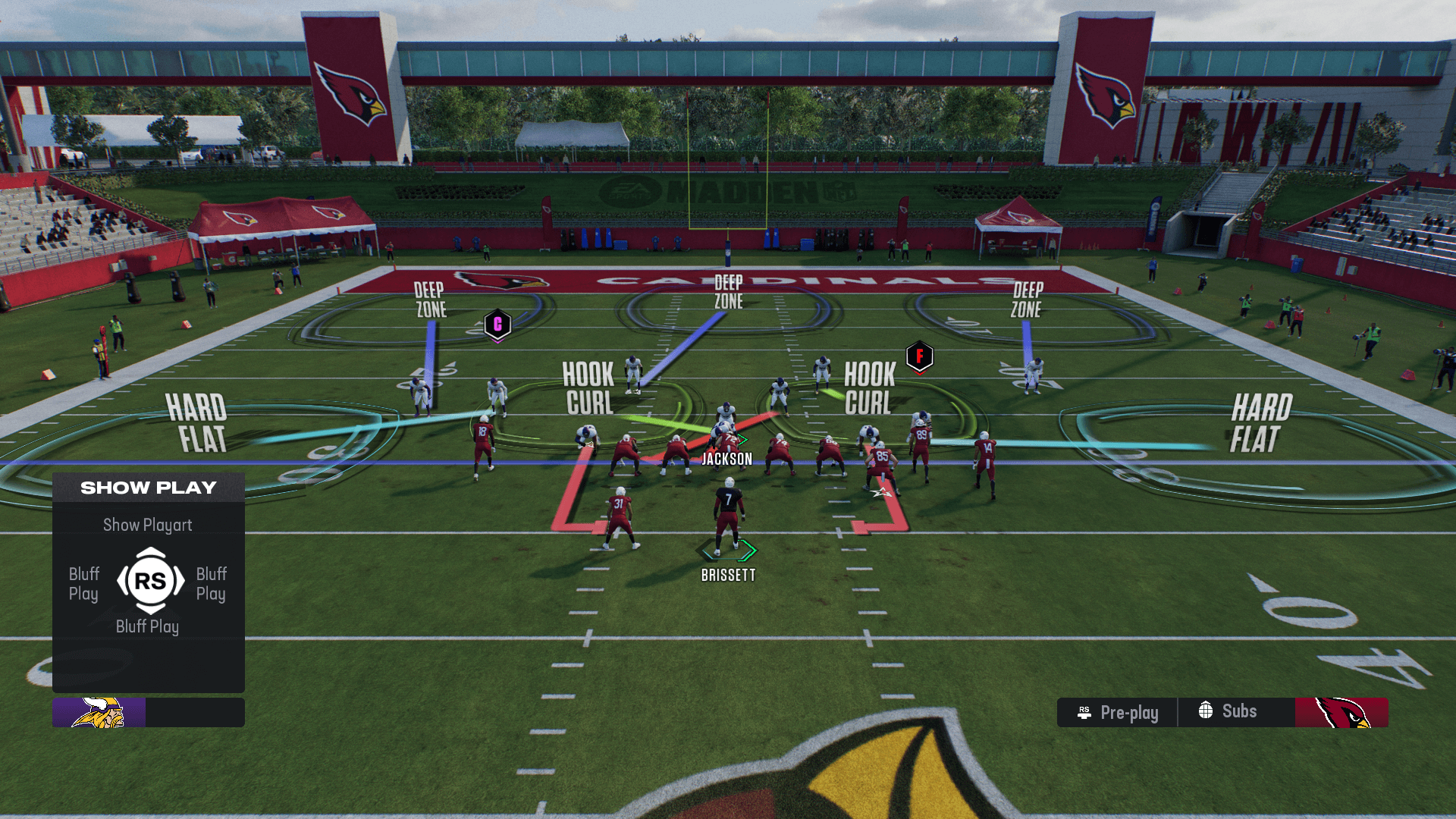Select quarterback Brissett's name marker
The width and height of the screenshot is (1456, 819).
click(728, 575)
